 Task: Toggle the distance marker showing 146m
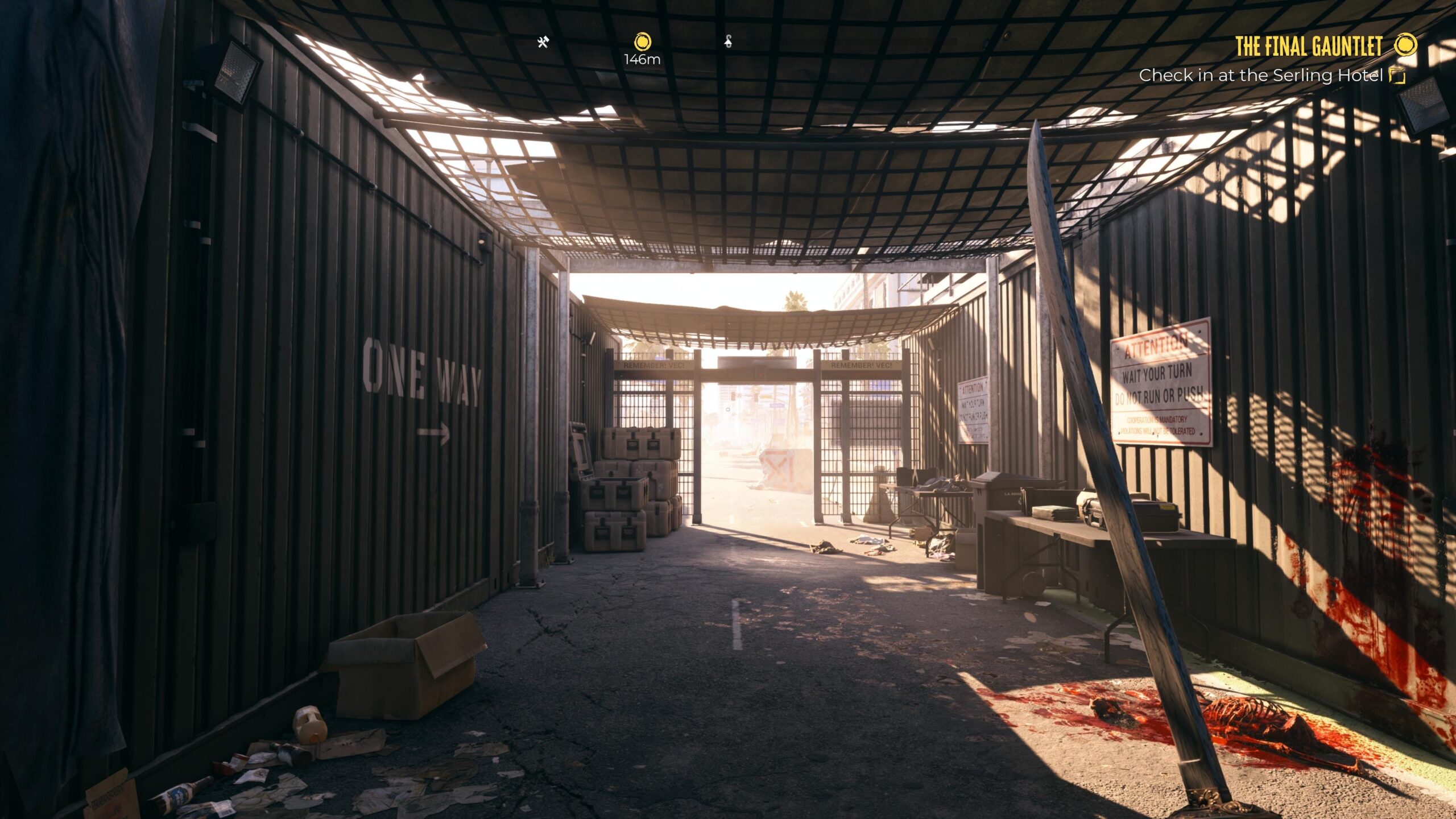[642, 58]
